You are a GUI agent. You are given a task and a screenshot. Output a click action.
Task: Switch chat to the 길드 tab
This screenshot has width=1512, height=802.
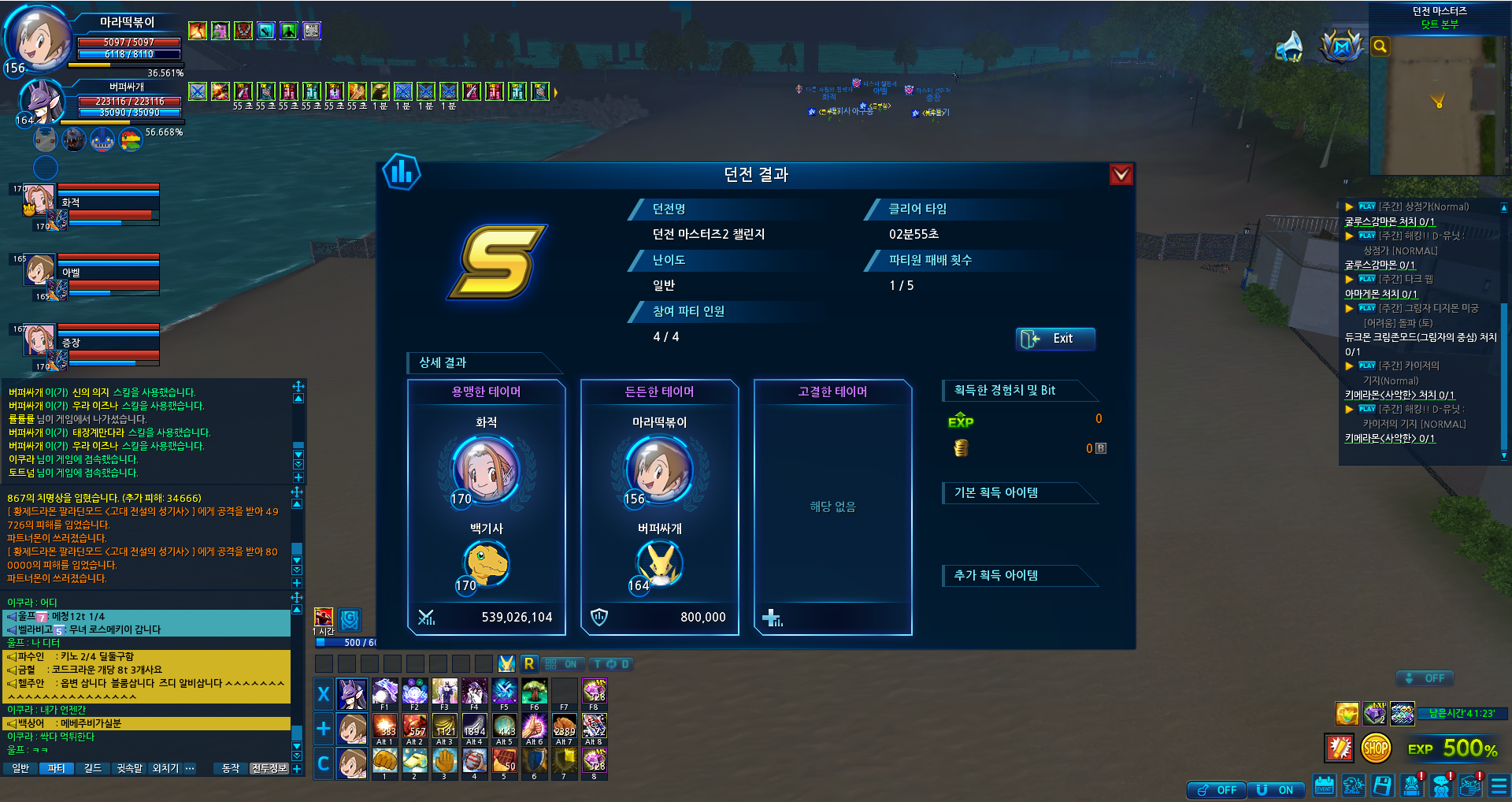coord(93,768)
